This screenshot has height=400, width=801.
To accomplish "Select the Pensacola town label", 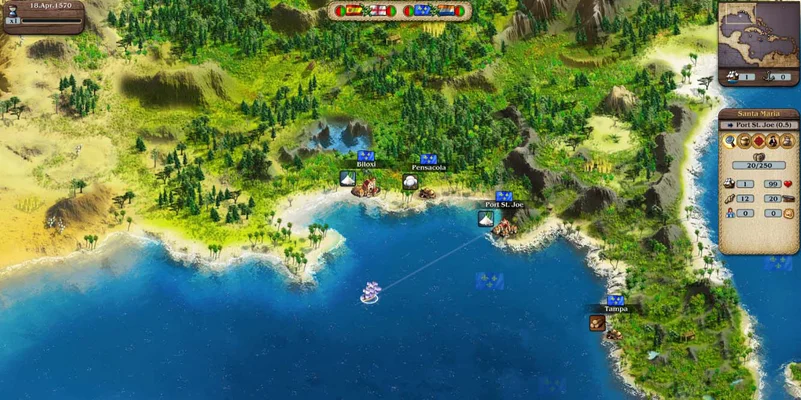I will click(x=428, y=167).
